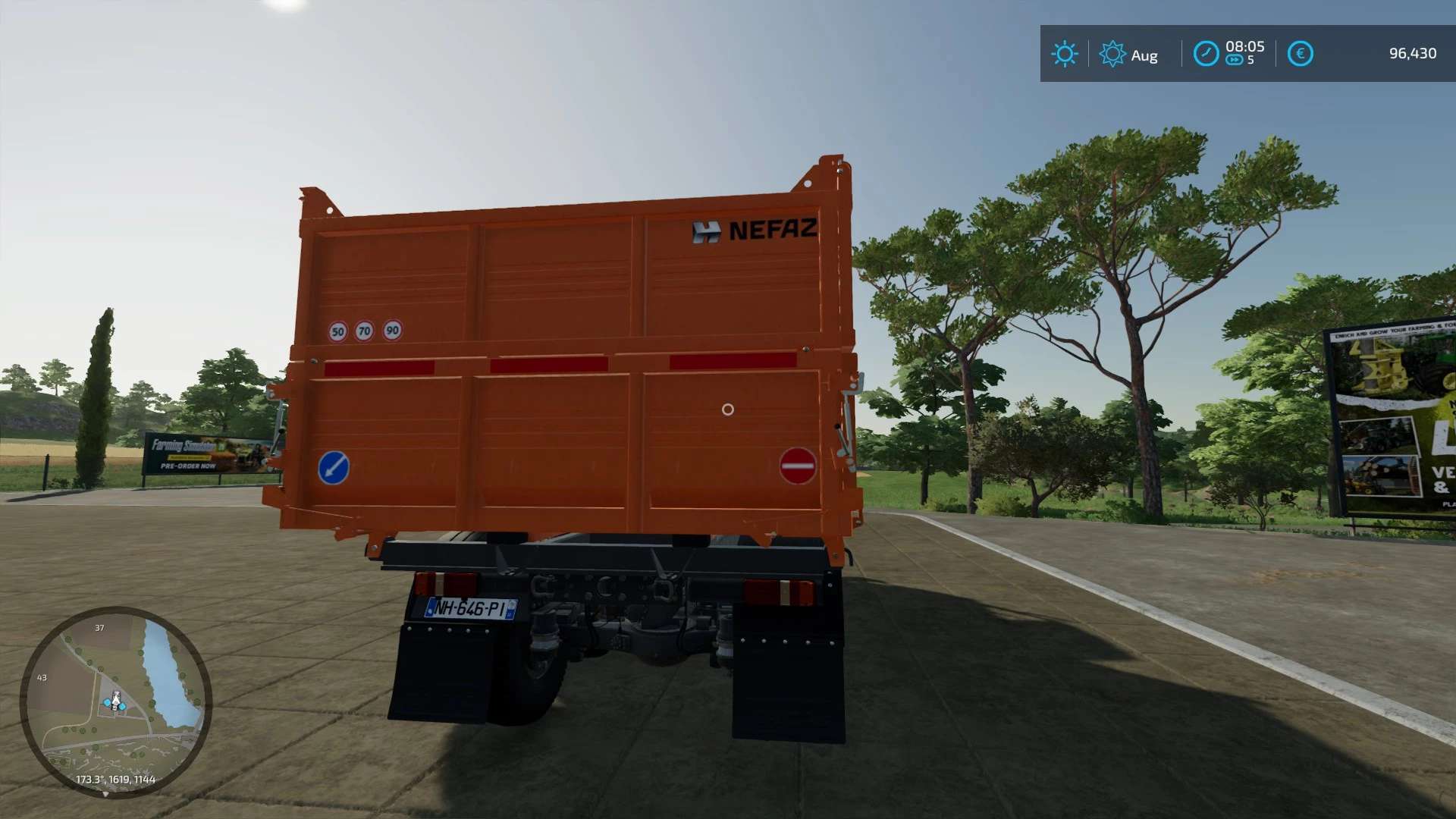Click the clock time icon
Screen dimensions: 1456x819
point(1206,54)
